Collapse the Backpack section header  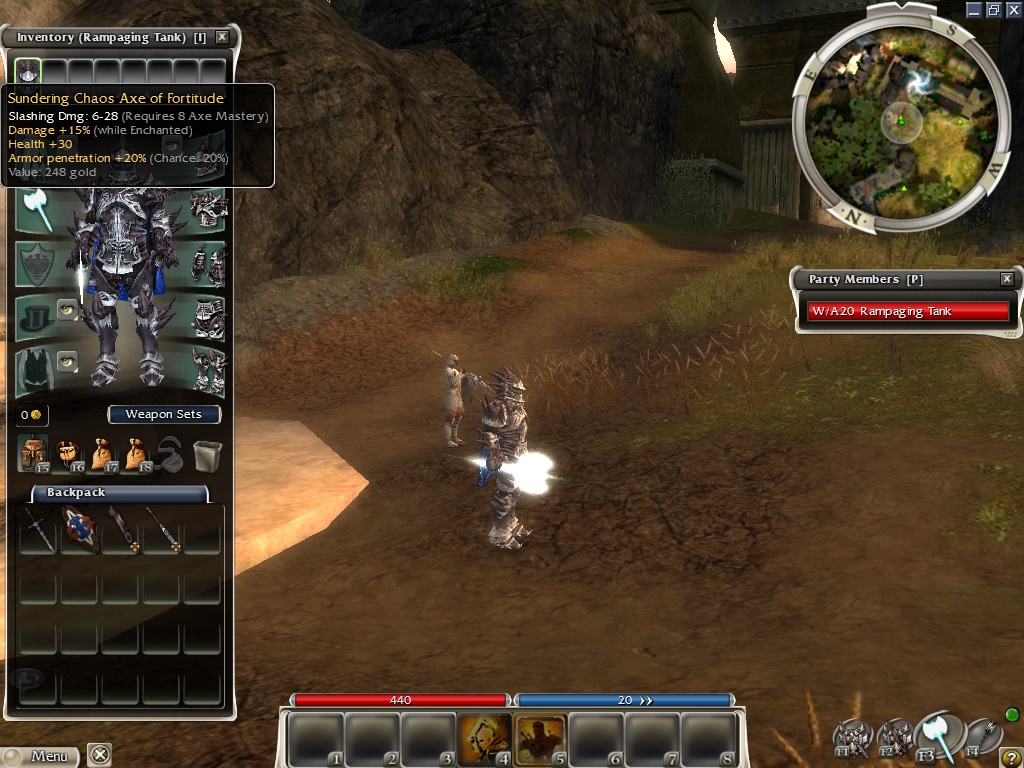[x=120, y=493]
